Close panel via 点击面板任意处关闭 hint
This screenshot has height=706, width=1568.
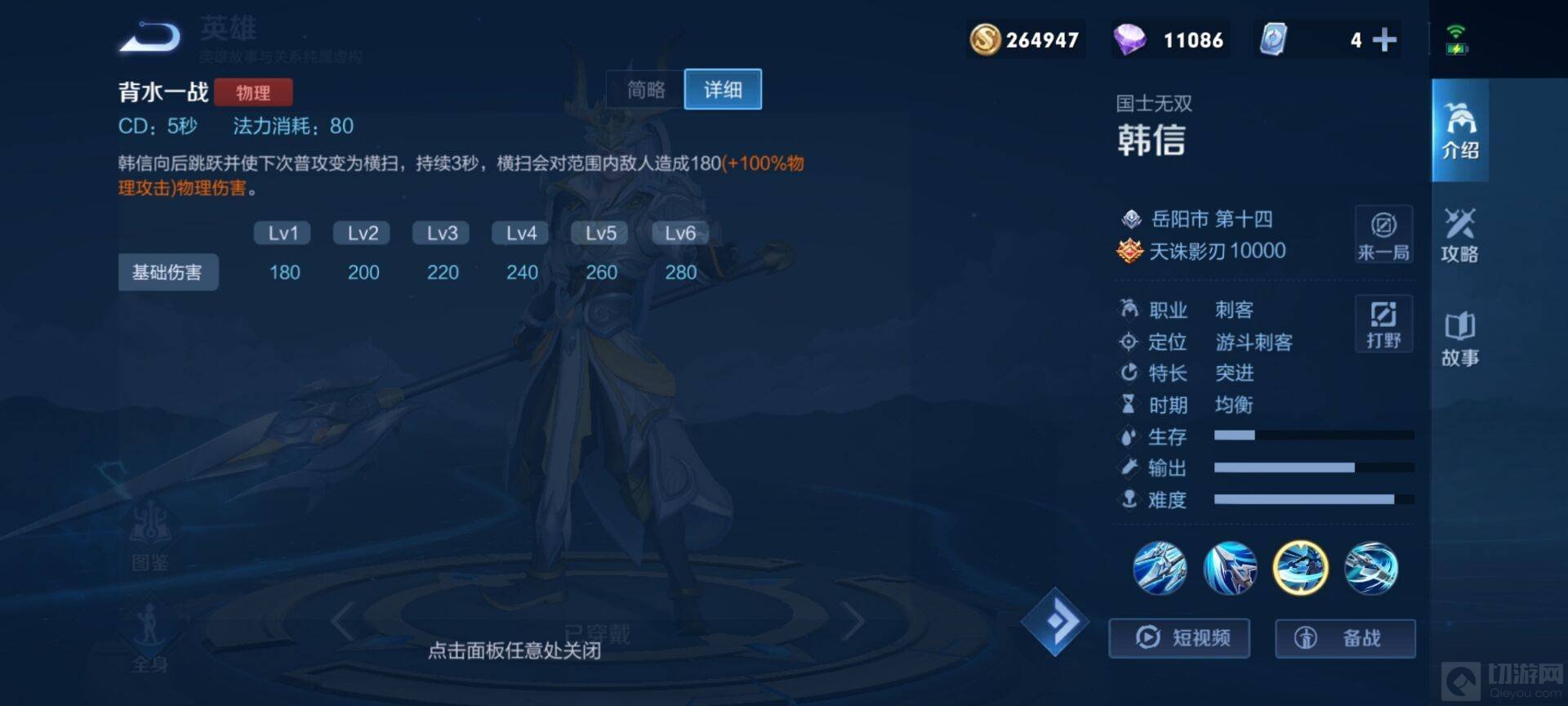[514, 650]
